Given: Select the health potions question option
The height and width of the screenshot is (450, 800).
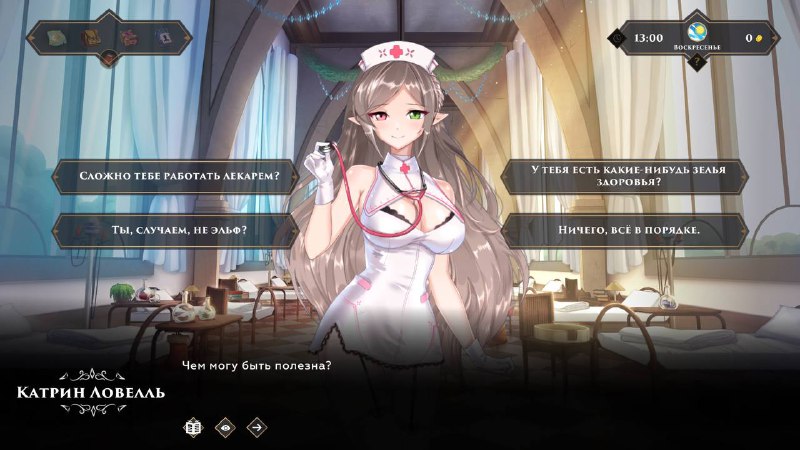Looking at the screenshot, I should (x=625, y=177).
